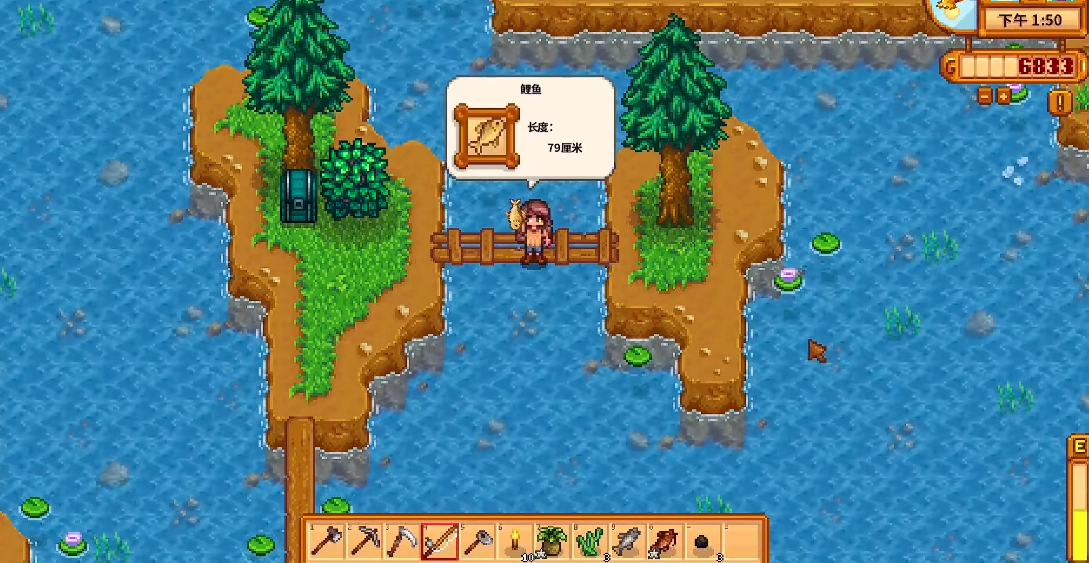Select the axe in the hotbar
This screenshot has width=1089, height=563.
point(326,541)
